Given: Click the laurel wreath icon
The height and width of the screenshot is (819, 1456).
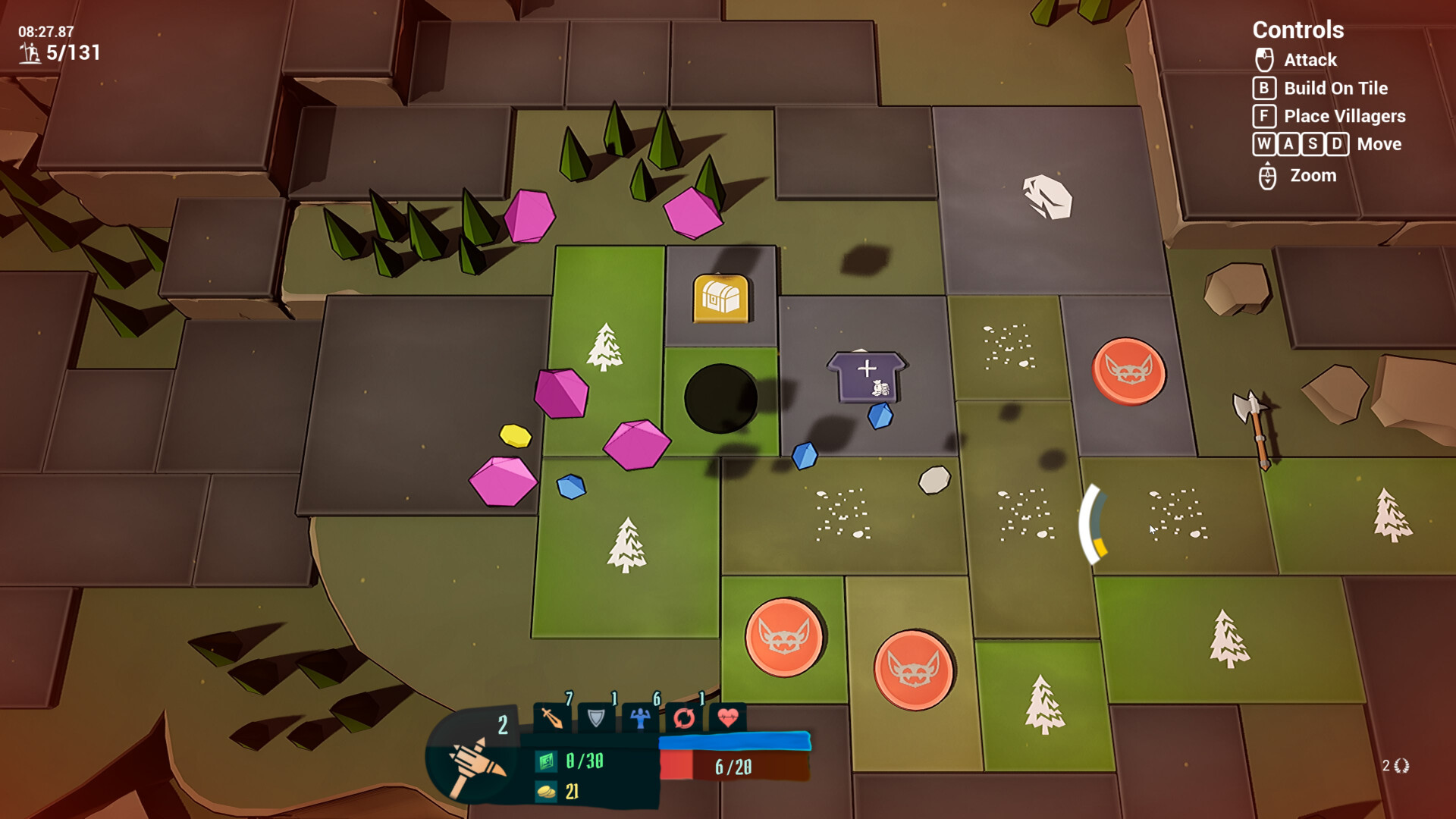Looking at the screenshot, I should [x=1401, y=766].
